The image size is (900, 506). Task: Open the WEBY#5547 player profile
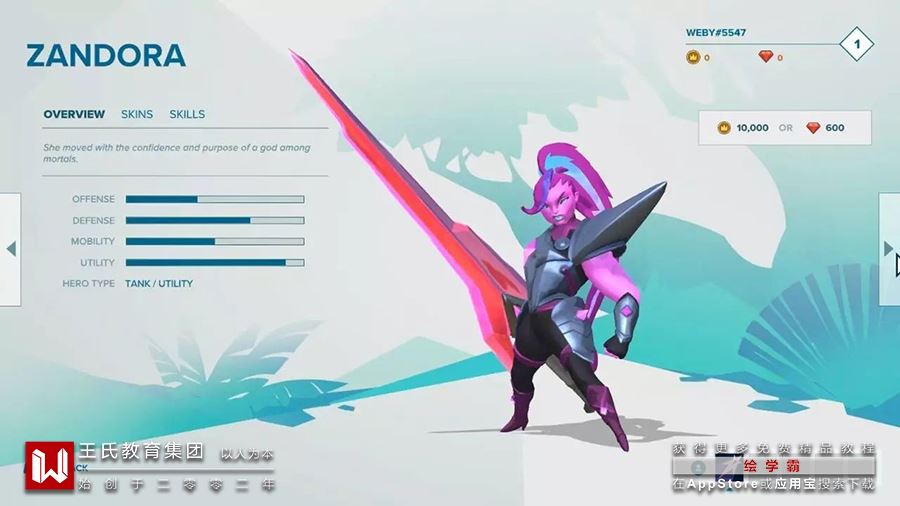click(x=716, y=33)
